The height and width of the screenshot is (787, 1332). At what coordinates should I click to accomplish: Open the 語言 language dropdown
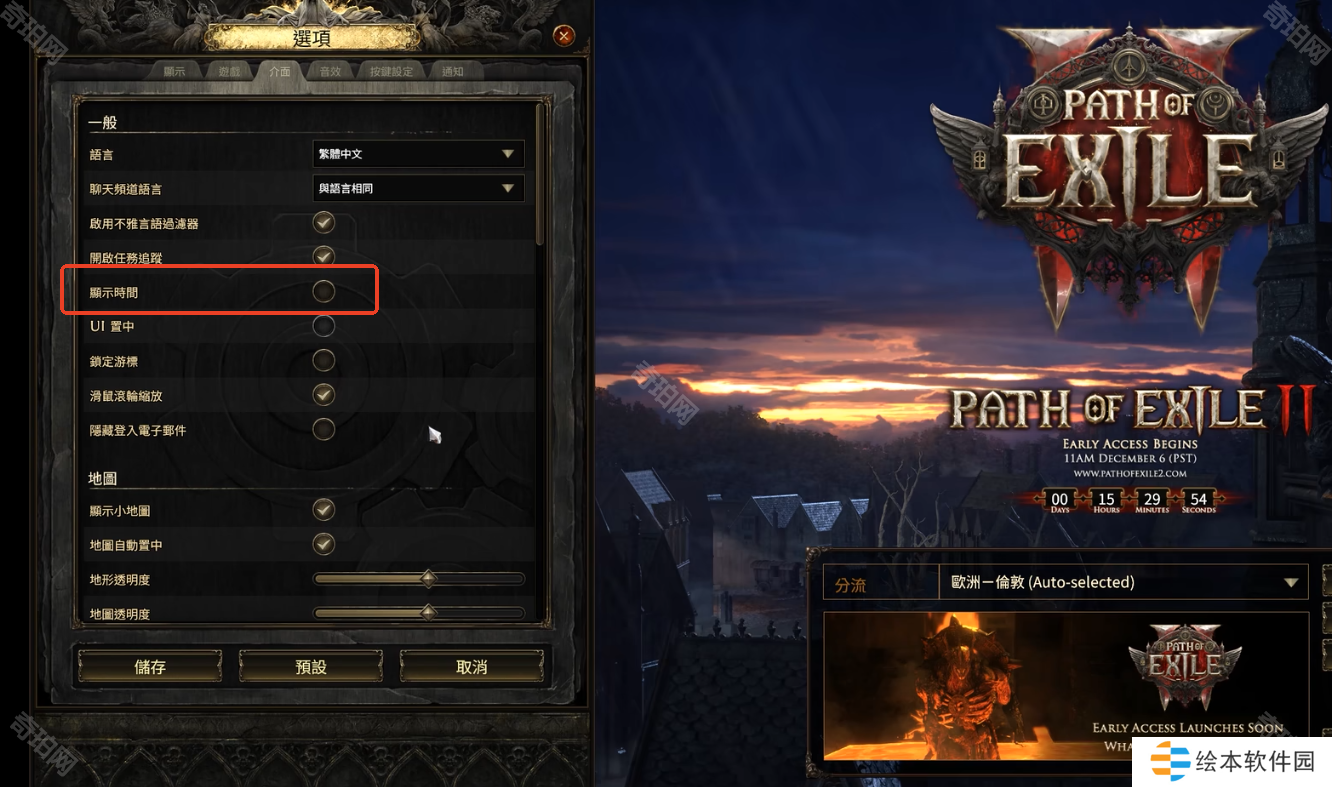pyautogui.click(x=418, y=154)
